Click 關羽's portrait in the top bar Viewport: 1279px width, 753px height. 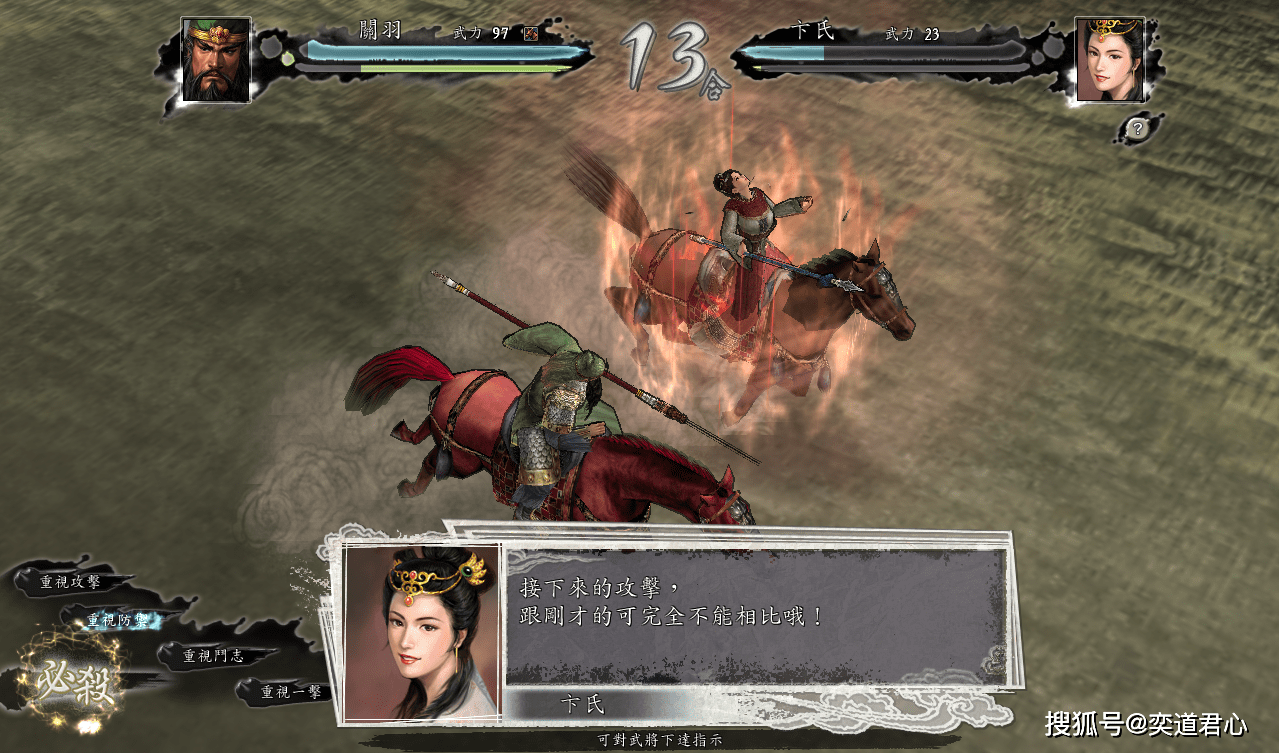[x=216, y=59]
